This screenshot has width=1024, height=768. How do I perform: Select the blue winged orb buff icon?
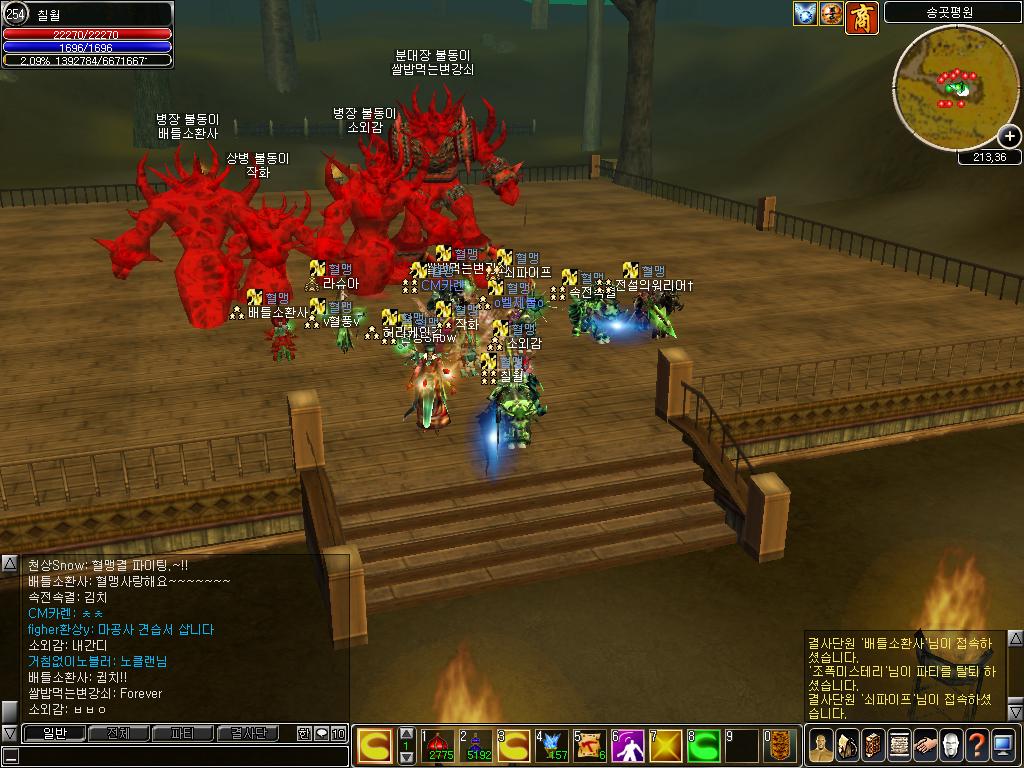[806, 14]
